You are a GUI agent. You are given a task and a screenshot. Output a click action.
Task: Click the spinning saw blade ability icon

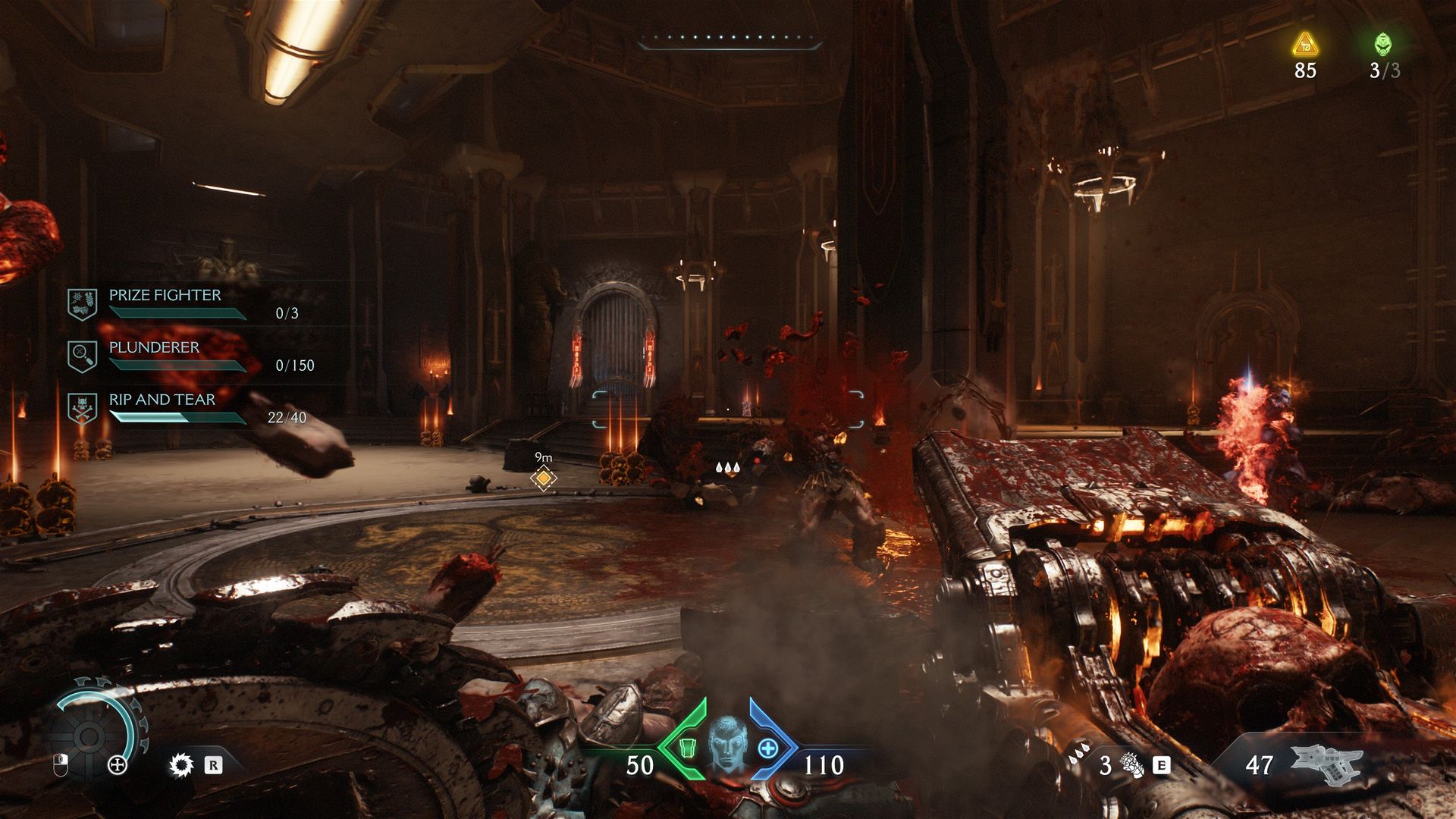pos(181,765)
